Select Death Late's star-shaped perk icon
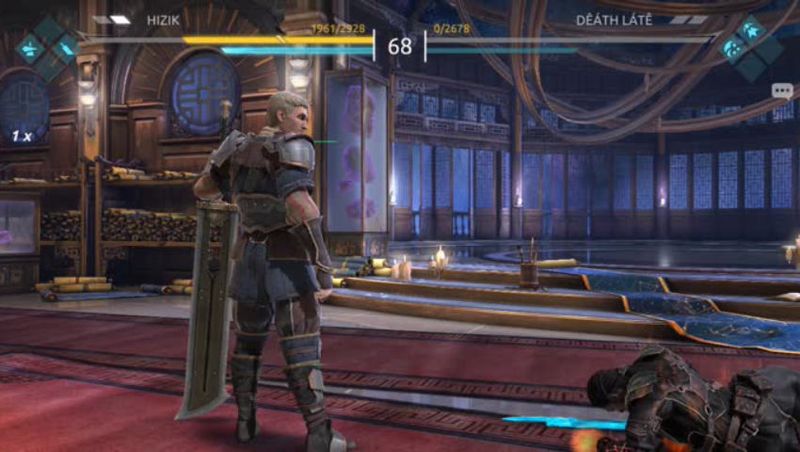The height and width of the screenshot is (452, 800). 749,30
